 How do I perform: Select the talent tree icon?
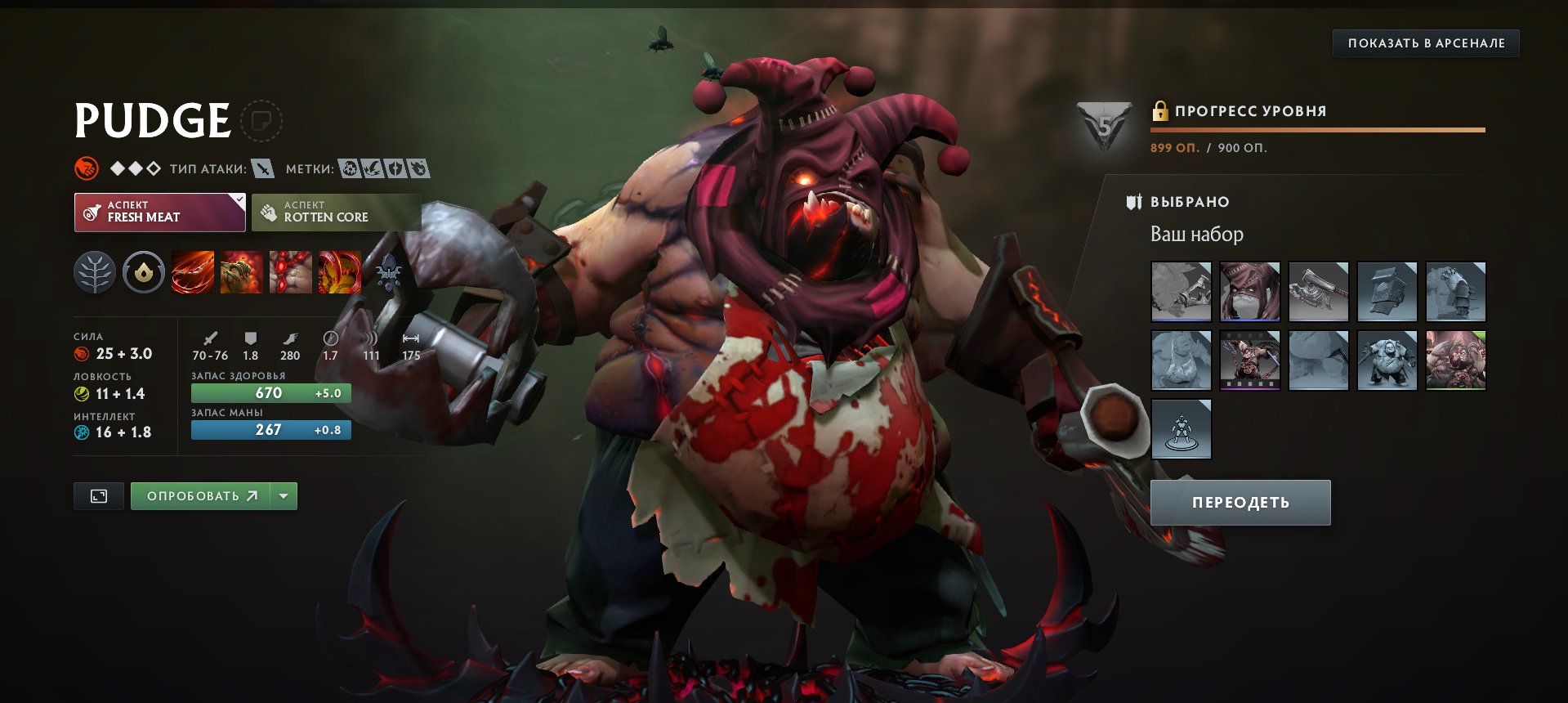tap(96, 273)
